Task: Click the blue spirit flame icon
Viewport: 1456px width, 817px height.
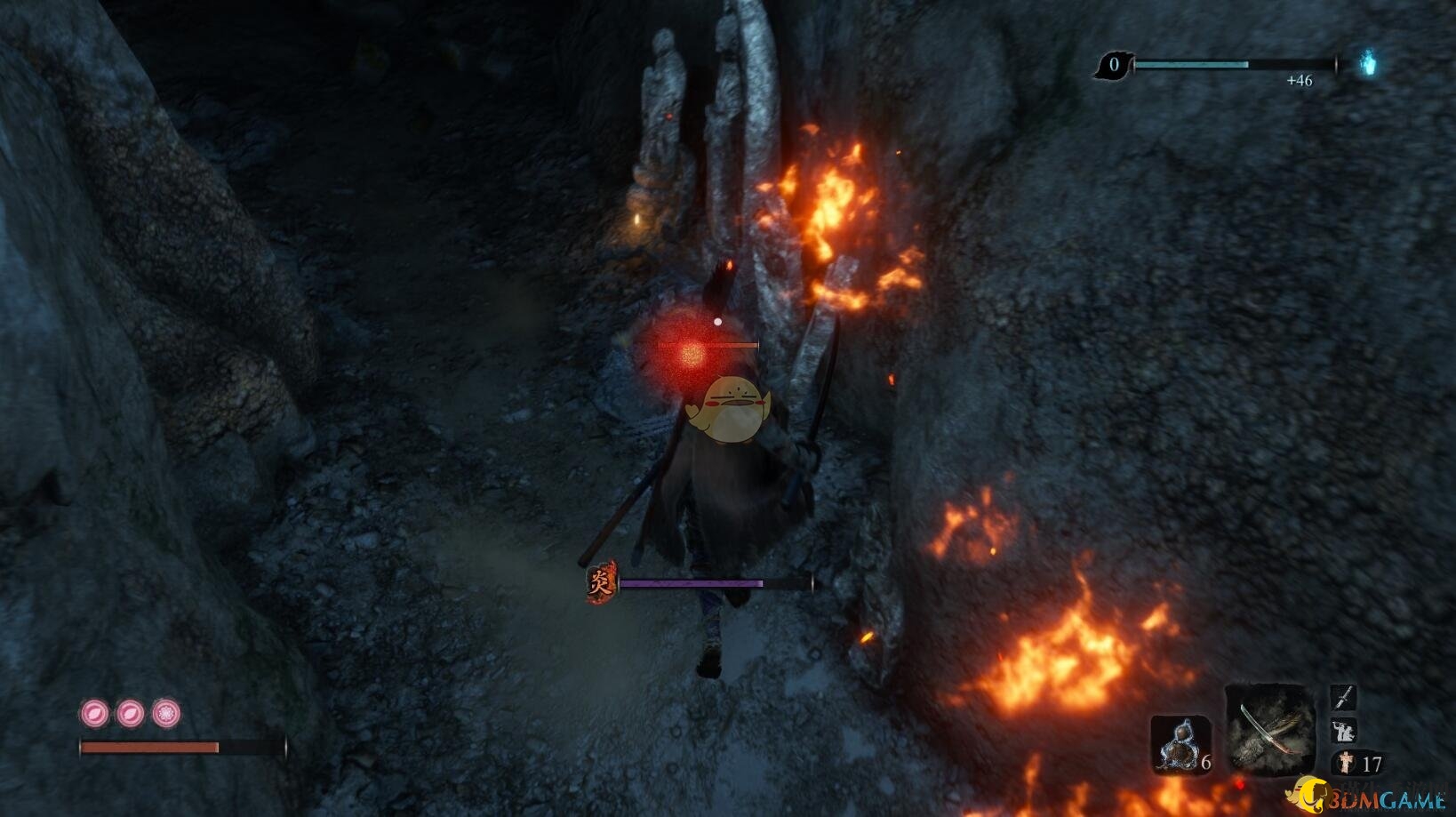Action: tap(1368, 63)
